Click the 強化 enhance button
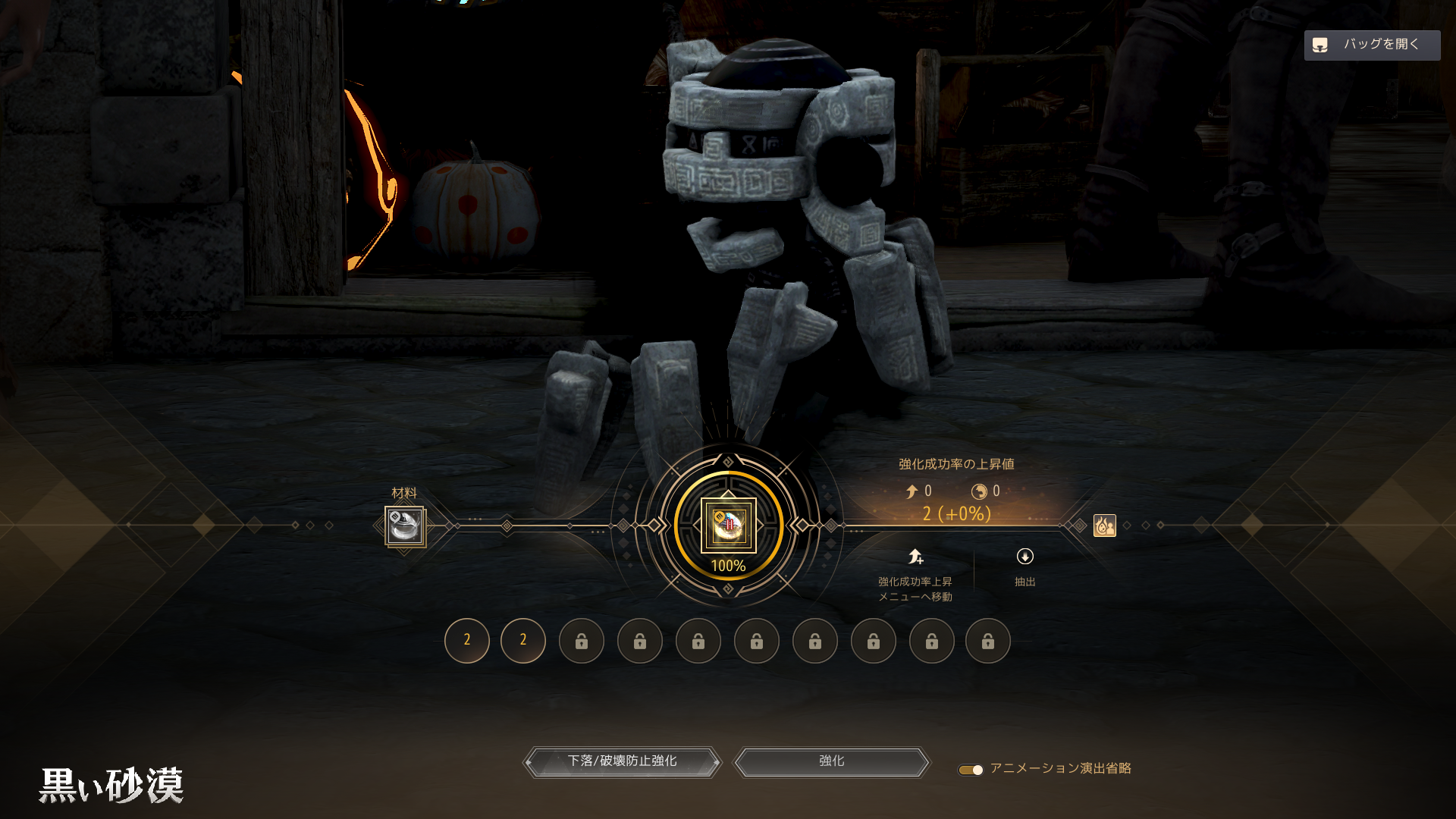Image resolution: width=1456 pixels, height=819 pixels. [x=831, y=761]
